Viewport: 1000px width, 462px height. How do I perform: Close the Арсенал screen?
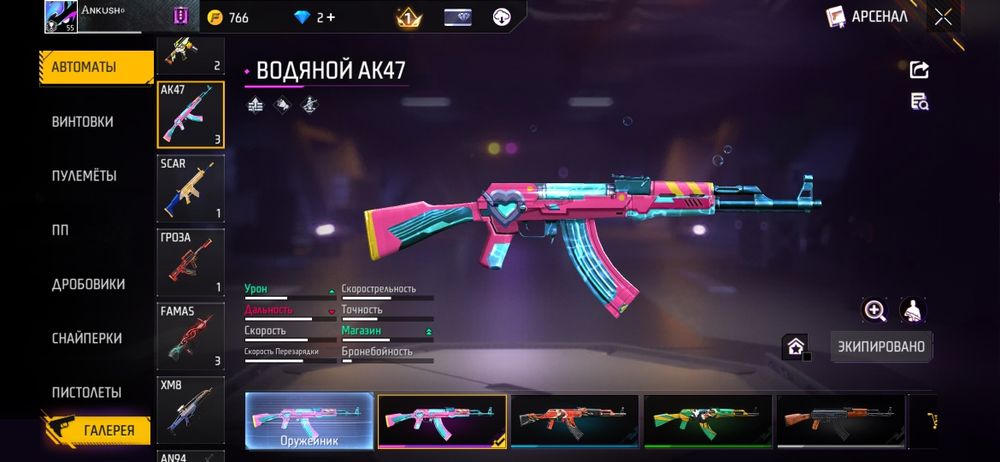(x=943, y=16)
